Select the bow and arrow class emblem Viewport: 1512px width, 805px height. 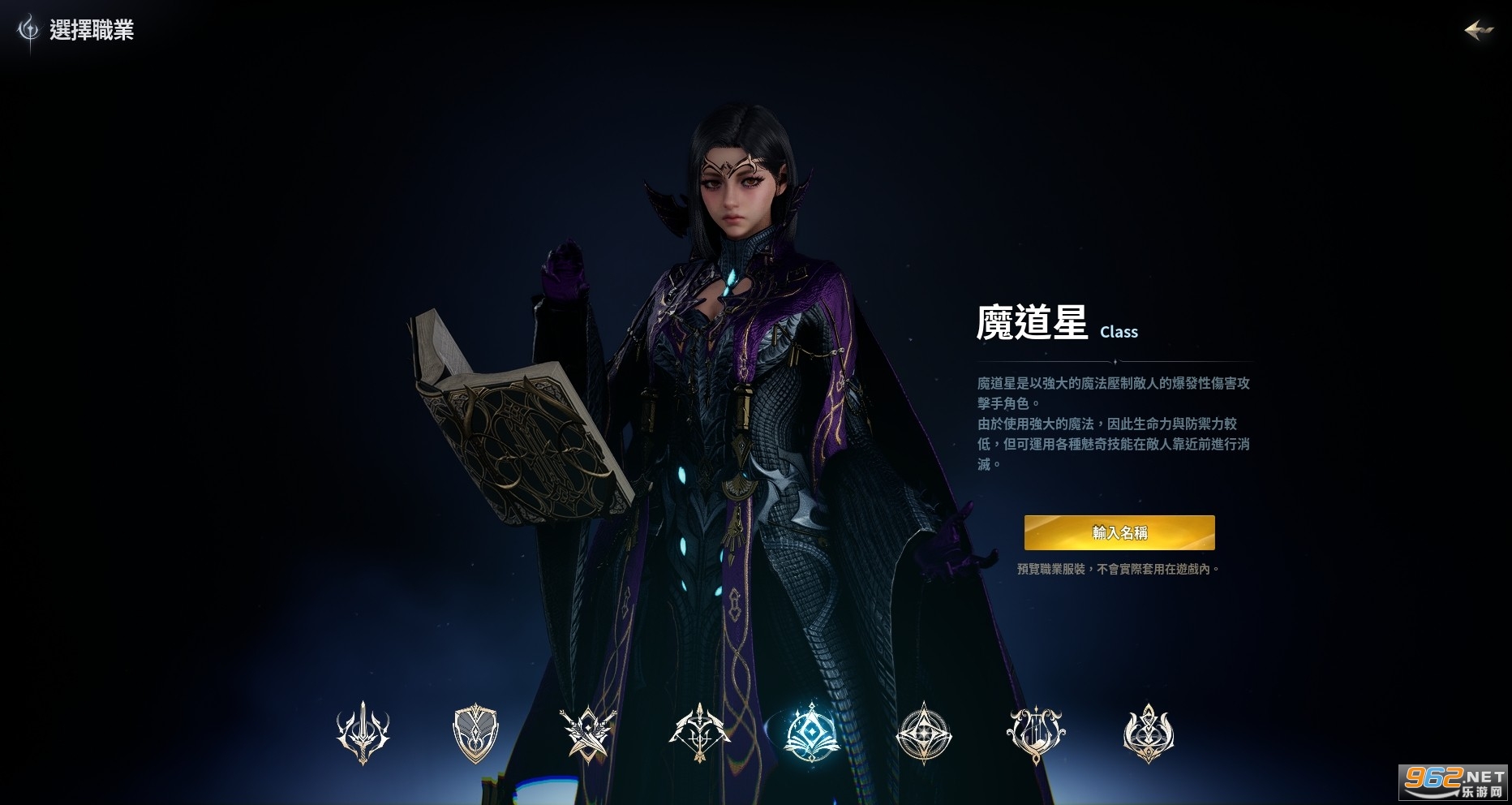point(701,733)
